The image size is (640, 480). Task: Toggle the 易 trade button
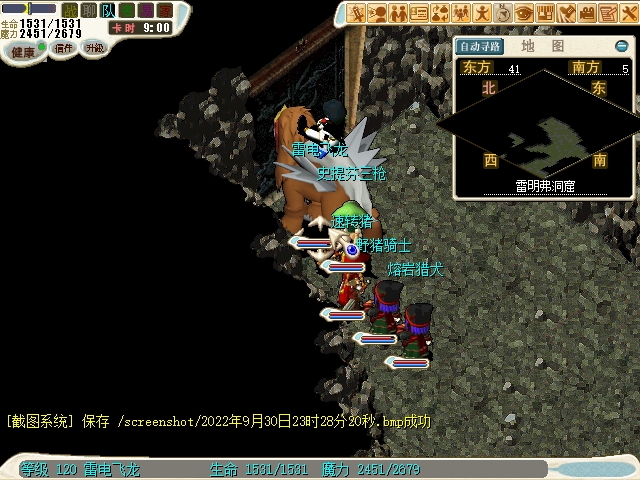point(145,10)
